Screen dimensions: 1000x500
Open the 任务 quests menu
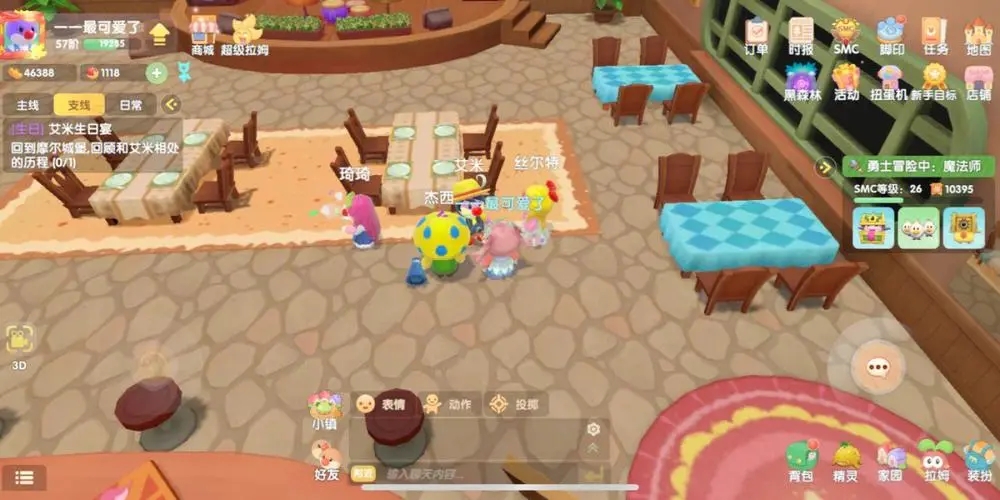point(935,36)
